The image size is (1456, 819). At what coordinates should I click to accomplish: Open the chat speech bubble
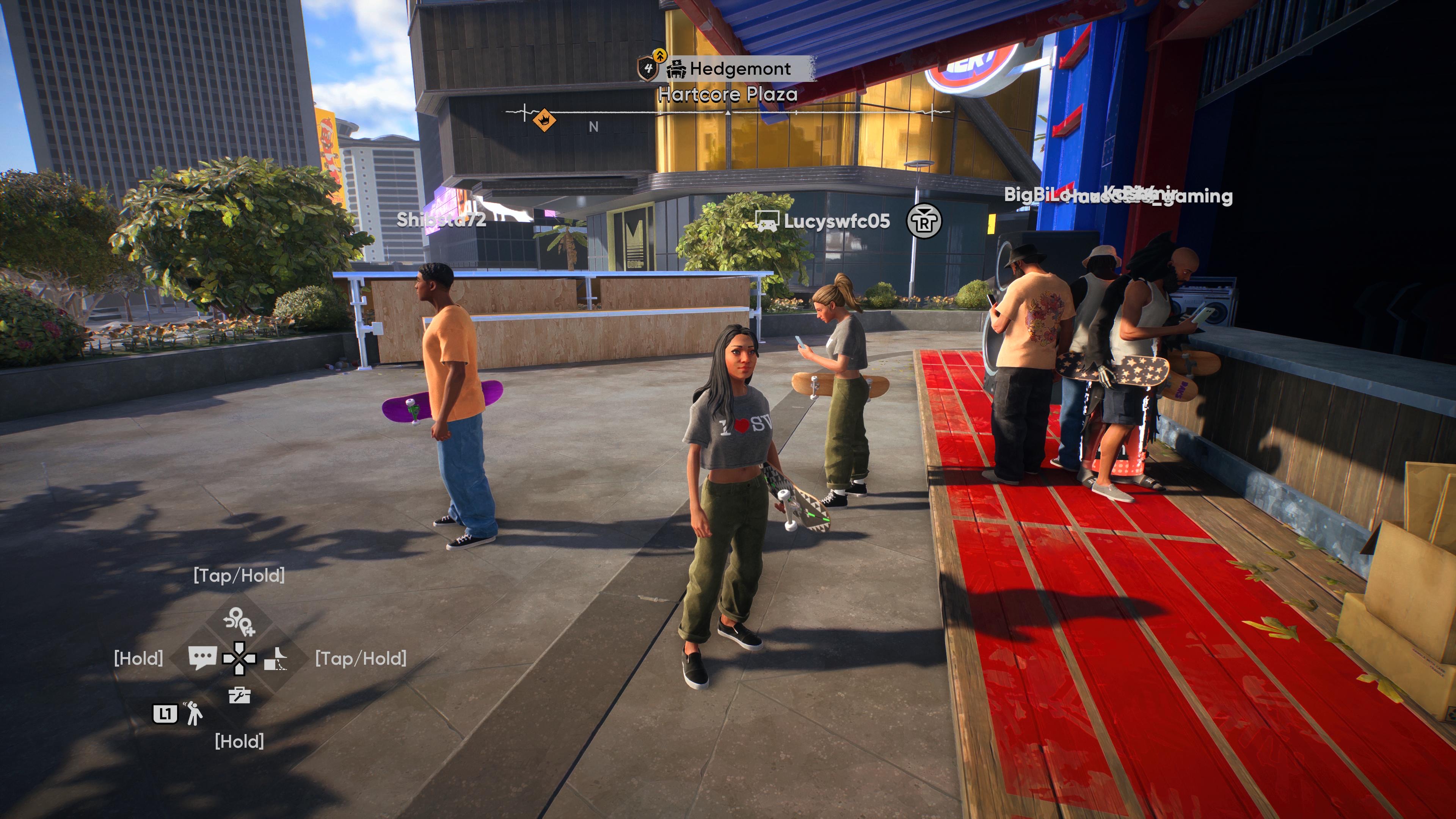point(202,657)
